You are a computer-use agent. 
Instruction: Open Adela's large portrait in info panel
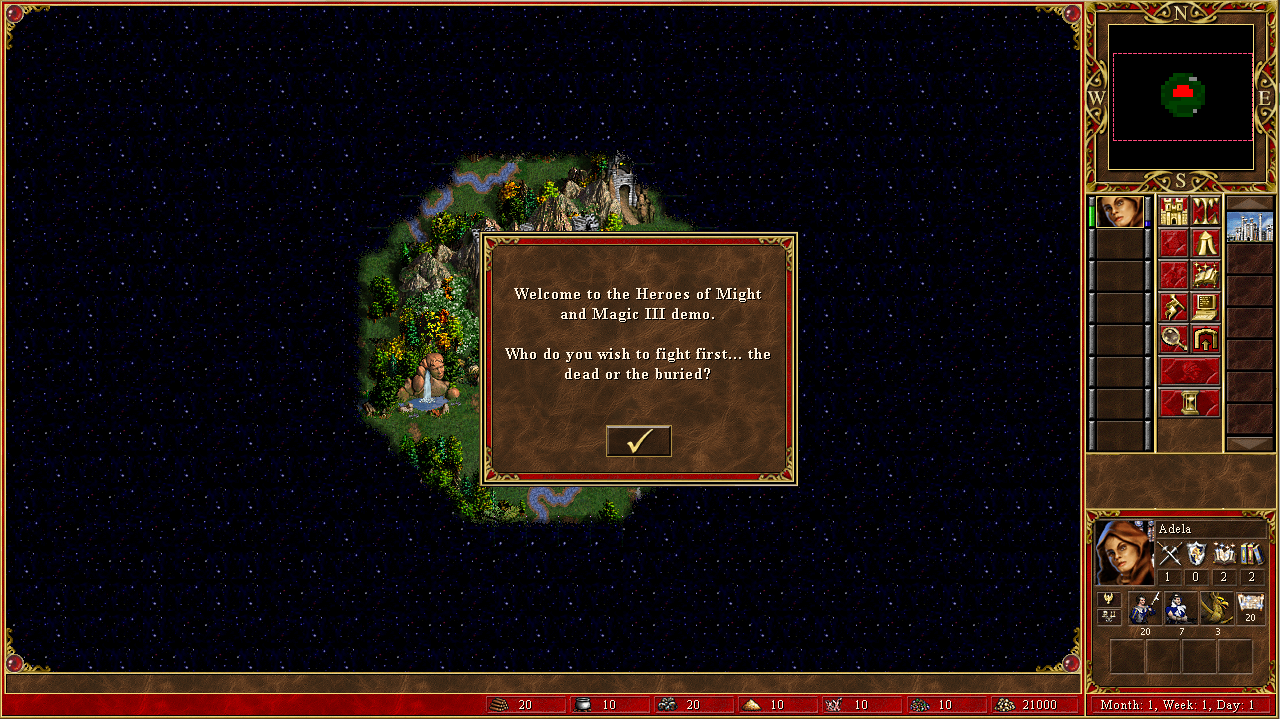(1124, 552)
